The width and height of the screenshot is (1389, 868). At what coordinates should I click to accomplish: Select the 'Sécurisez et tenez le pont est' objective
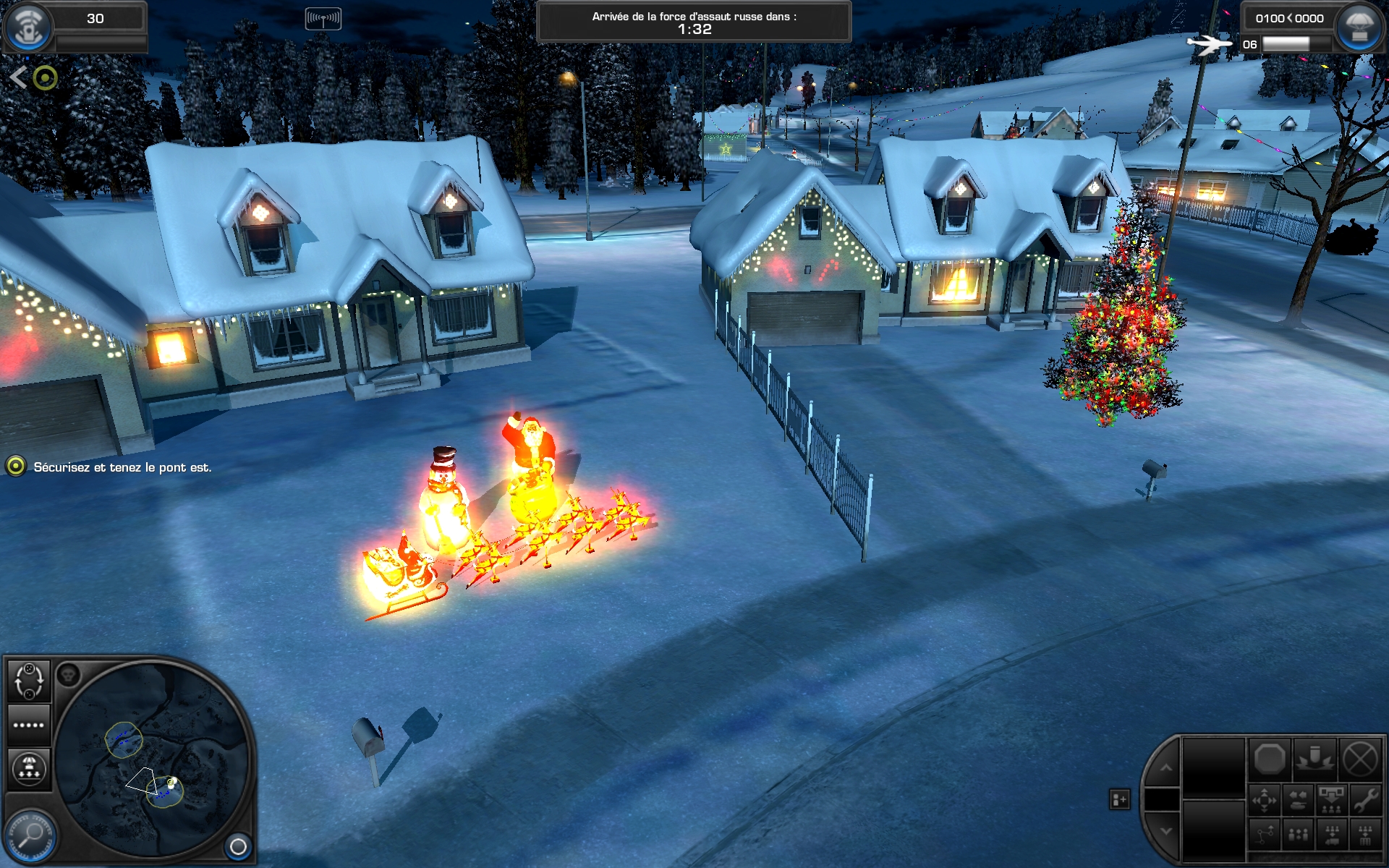[122, 467]
